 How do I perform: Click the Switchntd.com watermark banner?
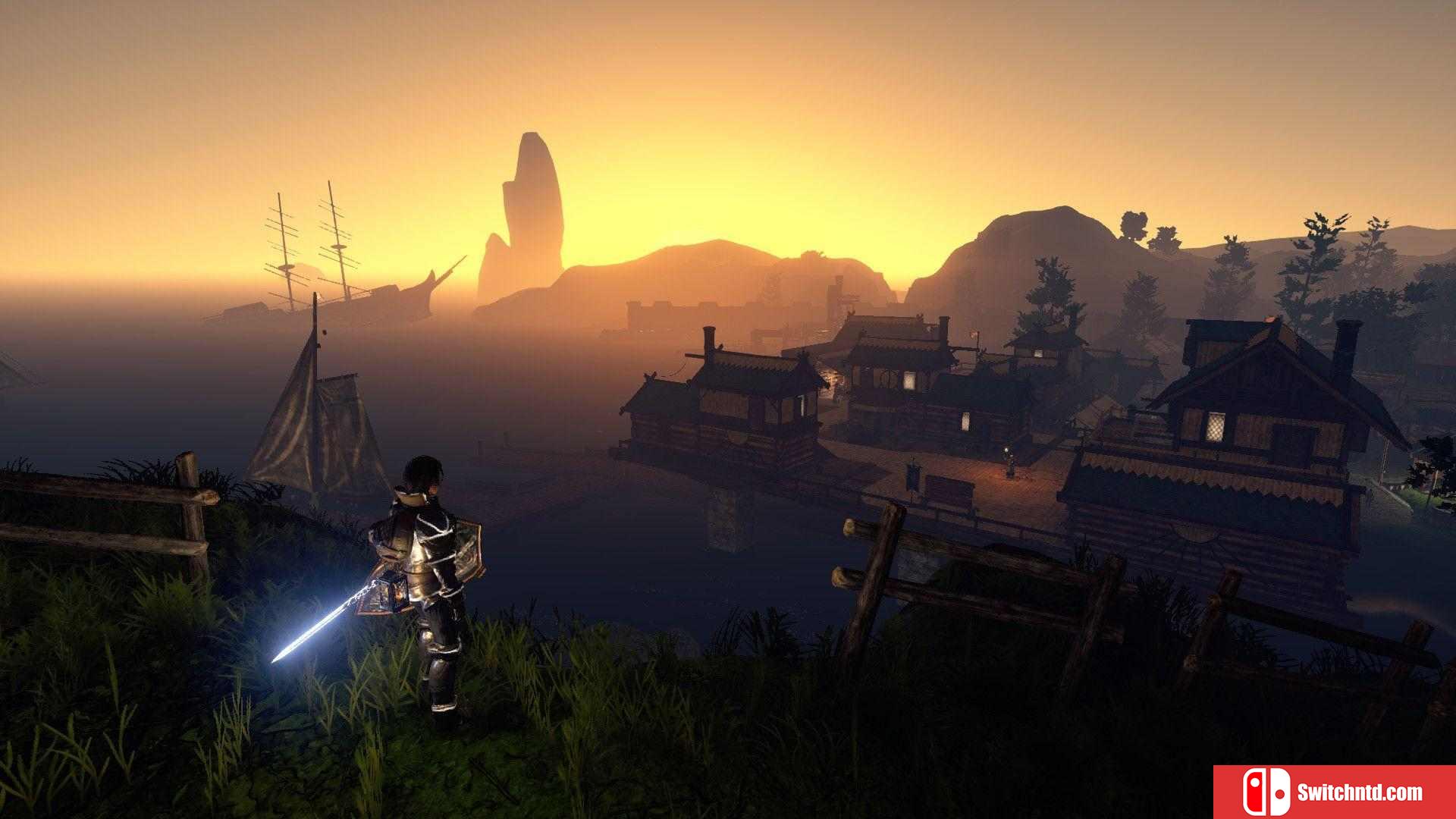[x=1334, y=792]
